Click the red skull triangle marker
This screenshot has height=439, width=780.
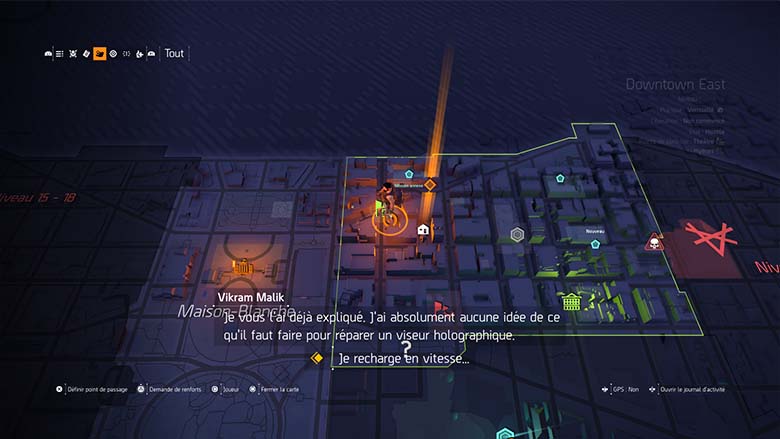point(655,242)
